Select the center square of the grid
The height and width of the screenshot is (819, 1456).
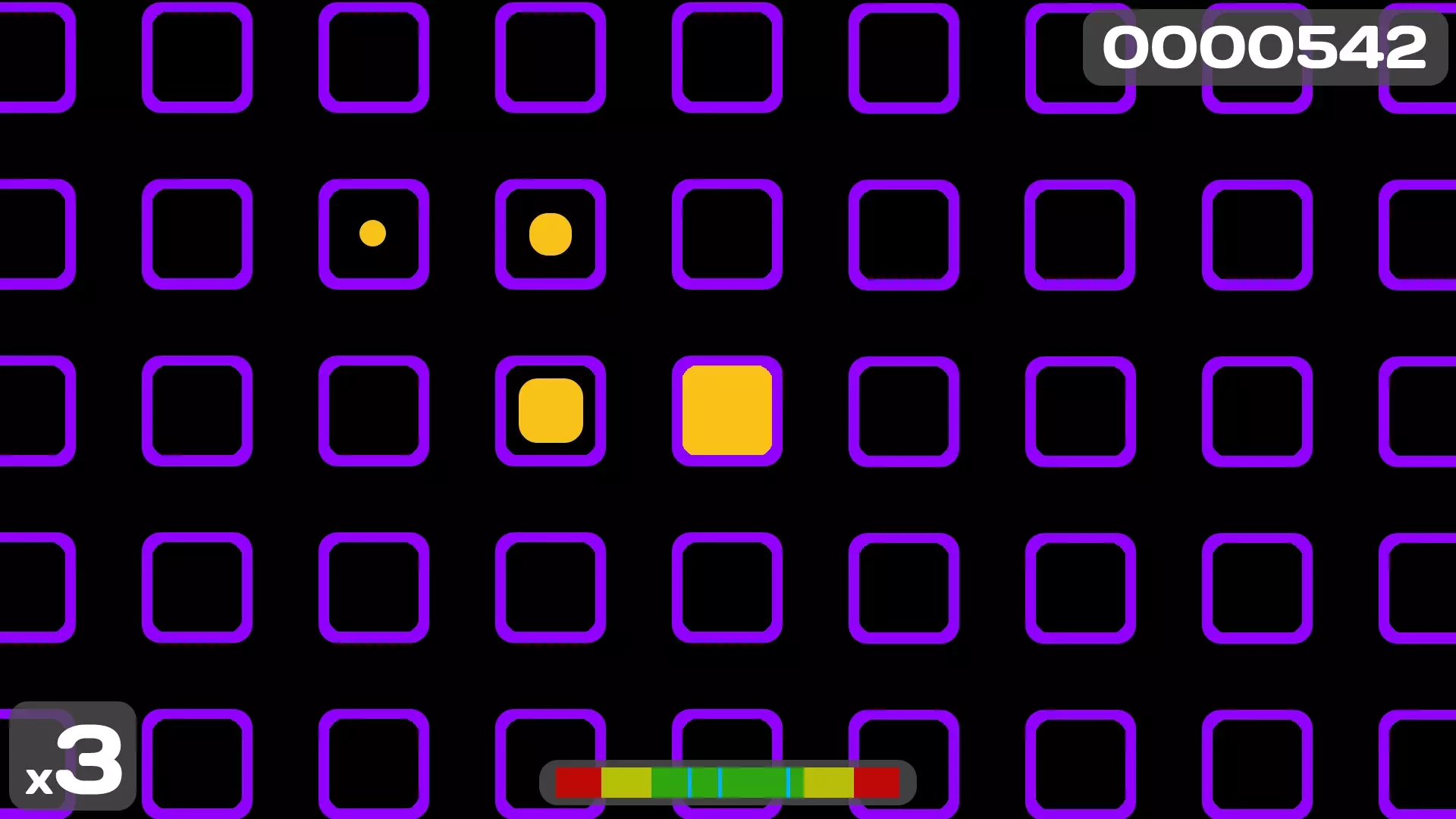[x=727, y=409]
